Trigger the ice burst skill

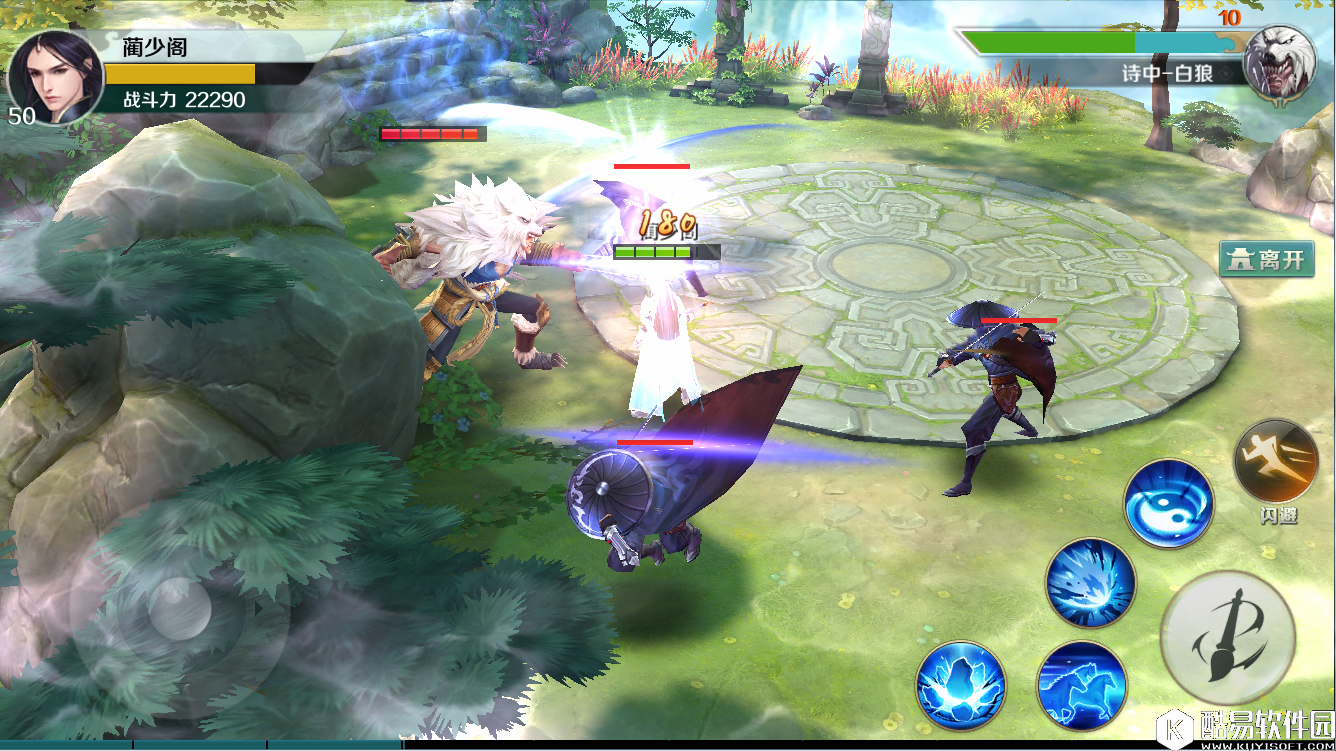tap(1091, 583)
